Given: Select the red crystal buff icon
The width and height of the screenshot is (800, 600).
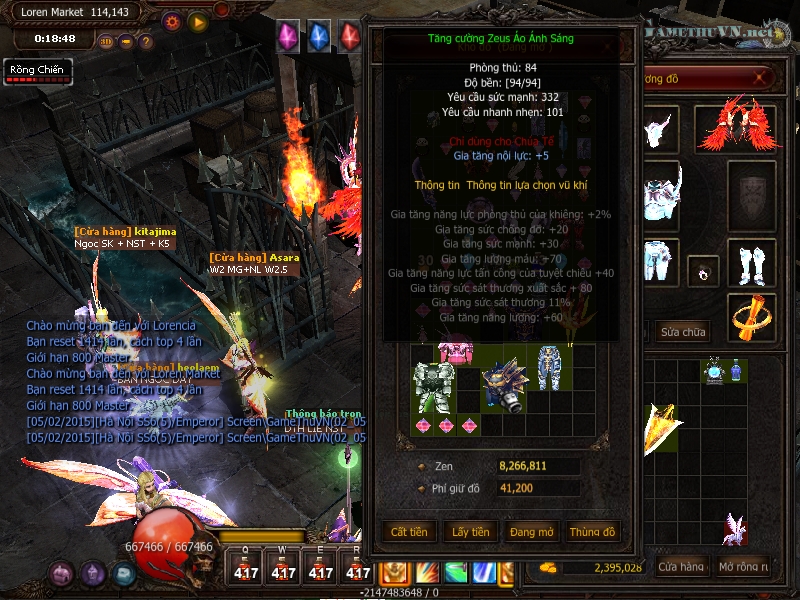Looking at the screenshot, I should (349, 36).
